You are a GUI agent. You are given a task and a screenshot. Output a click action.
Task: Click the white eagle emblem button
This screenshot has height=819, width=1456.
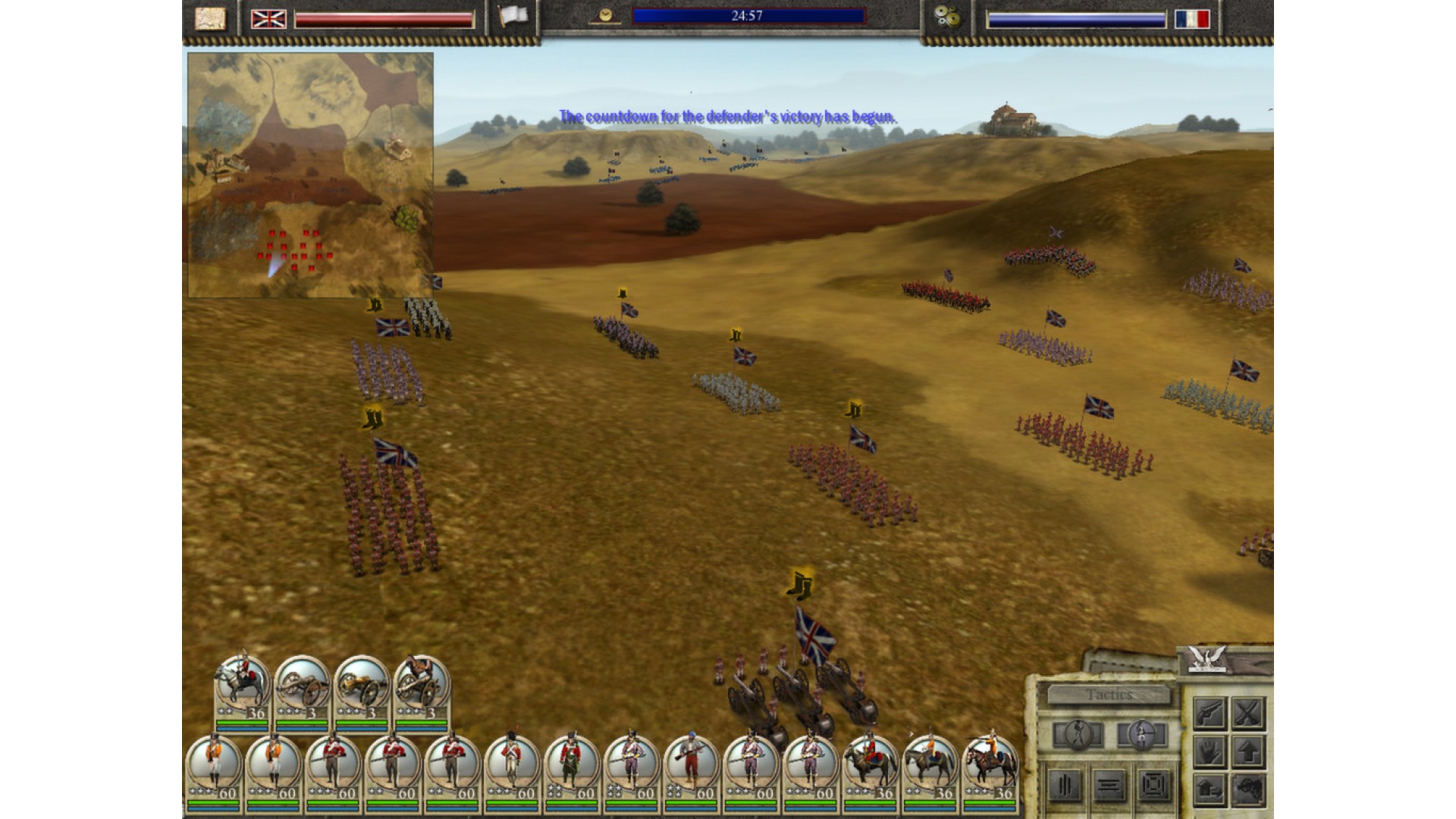point(1207,657)
